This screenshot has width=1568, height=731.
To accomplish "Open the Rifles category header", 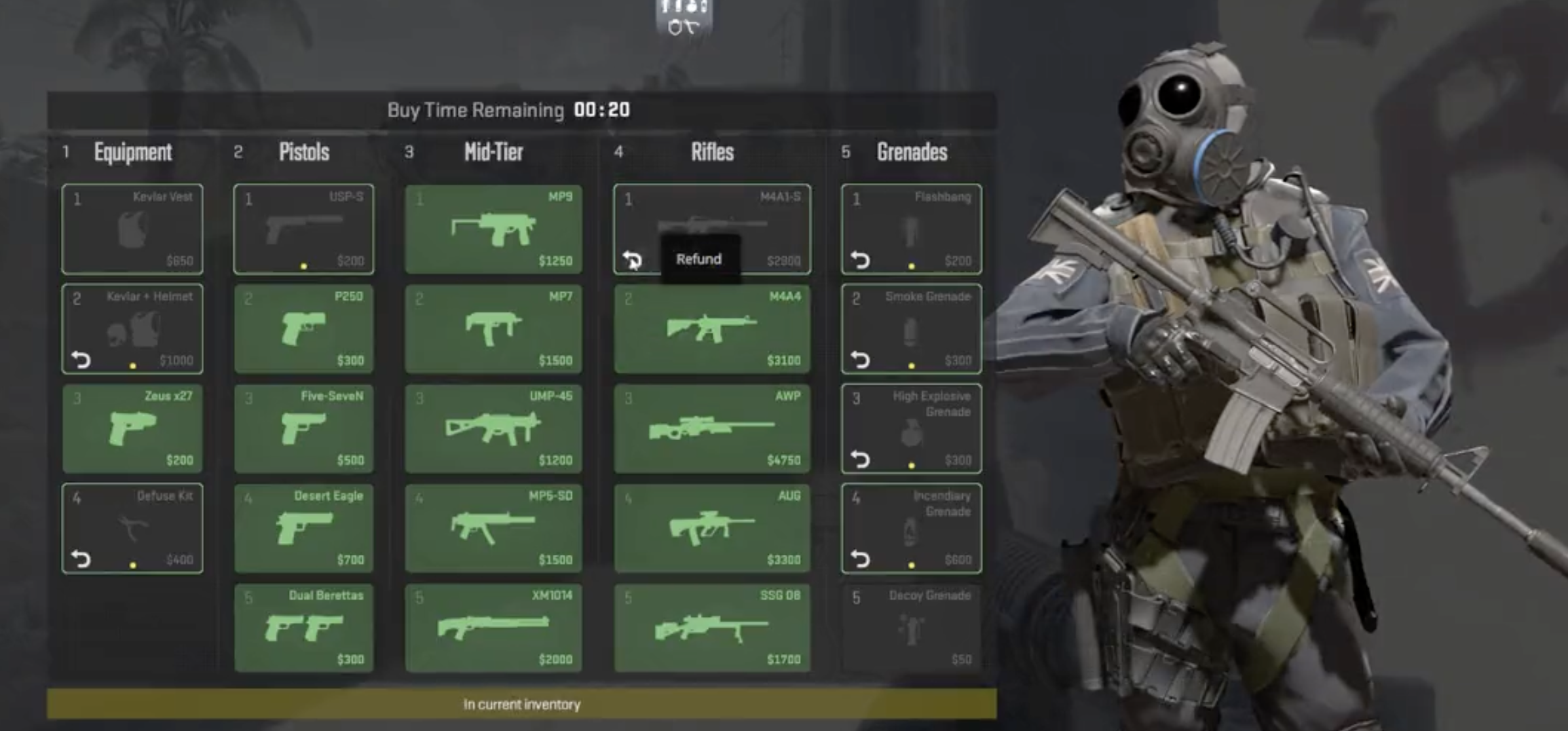I will click(x=712, y=153).
